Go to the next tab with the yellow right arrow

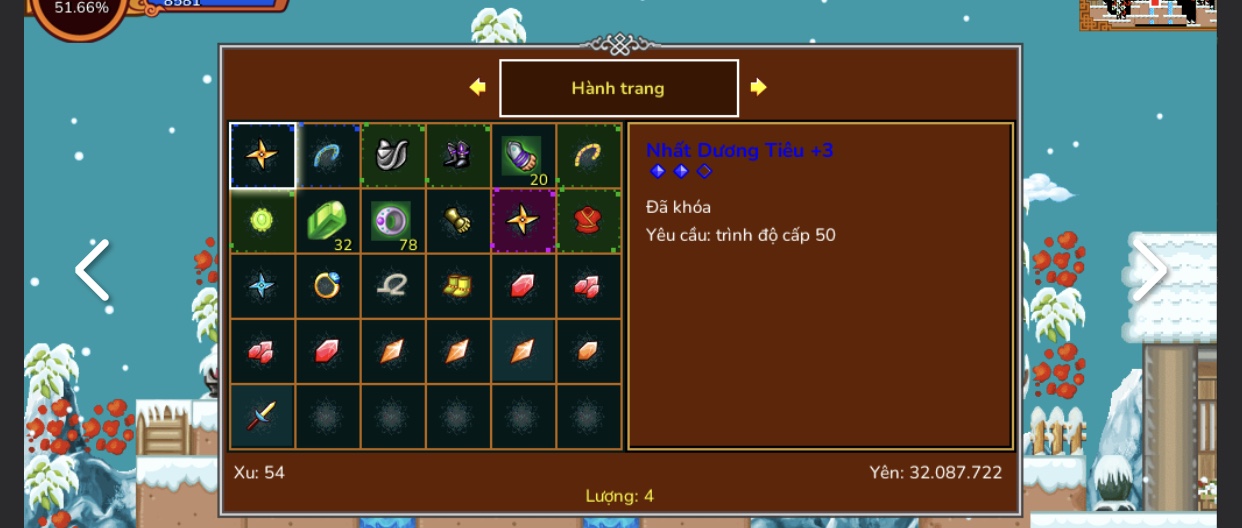click(x=758, y=87)
